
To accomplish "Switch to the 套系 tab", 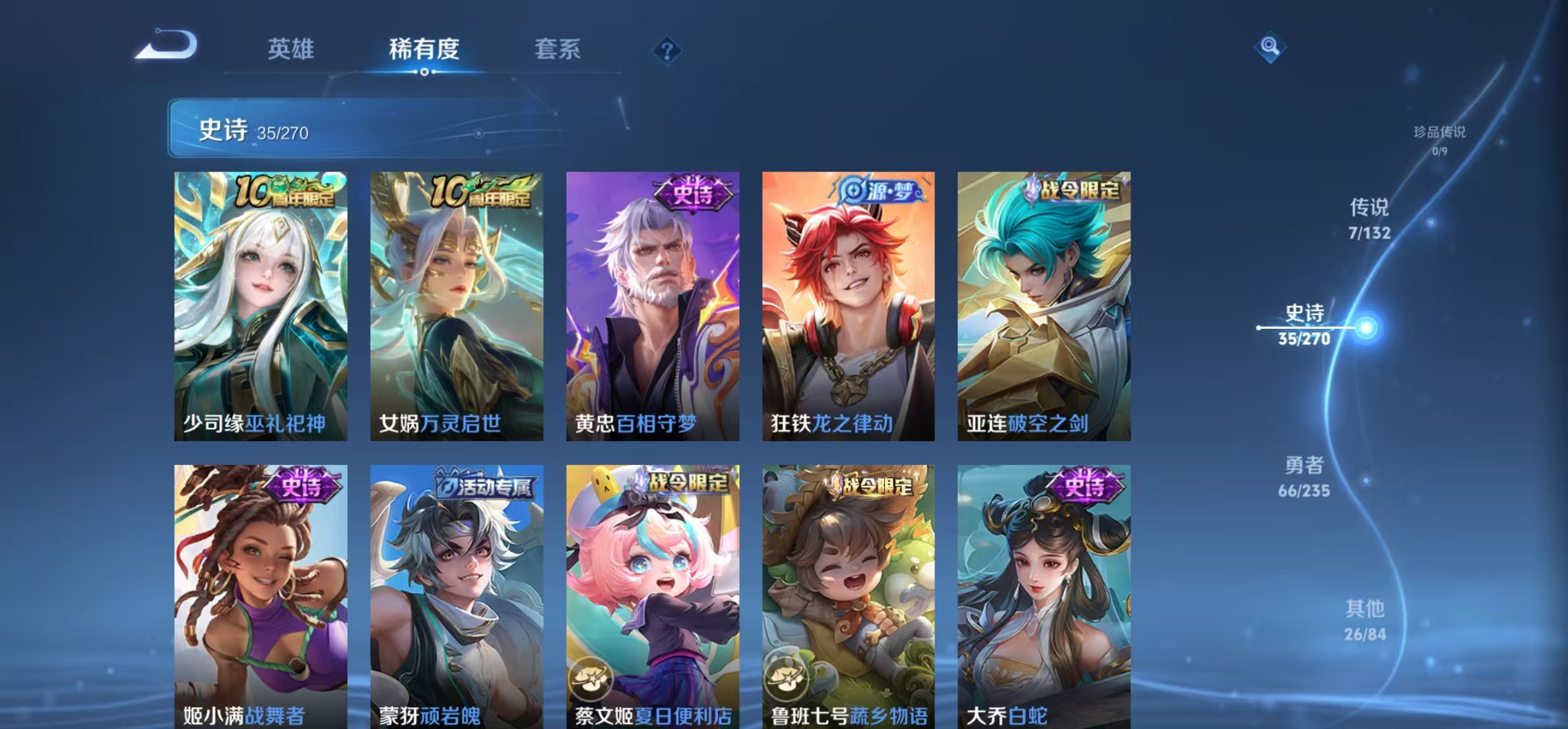I will pyautogui.click(x=558, y=50).
